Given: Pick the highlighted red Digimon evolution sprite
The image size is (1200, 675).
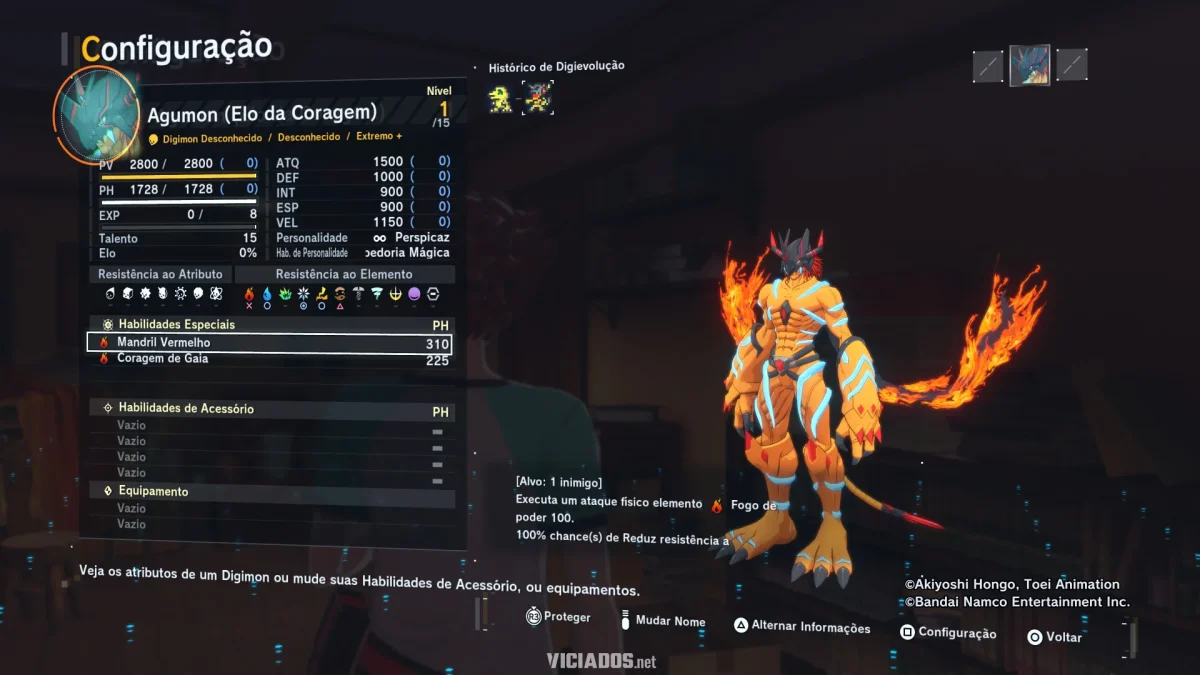Looking at the screenshot, I should (538, 98).
